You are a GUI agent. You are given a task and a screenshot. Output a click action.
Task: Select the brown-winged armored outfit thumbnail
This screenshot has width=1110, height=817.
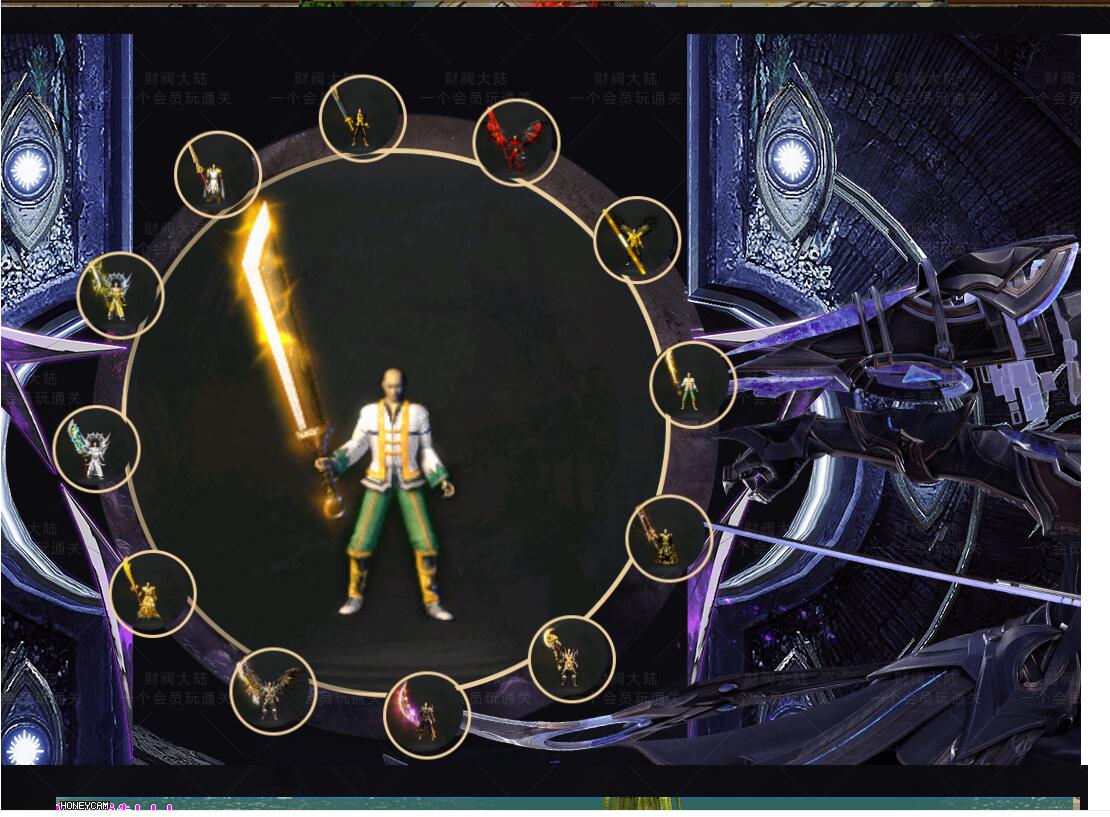[x=273, y=691]
